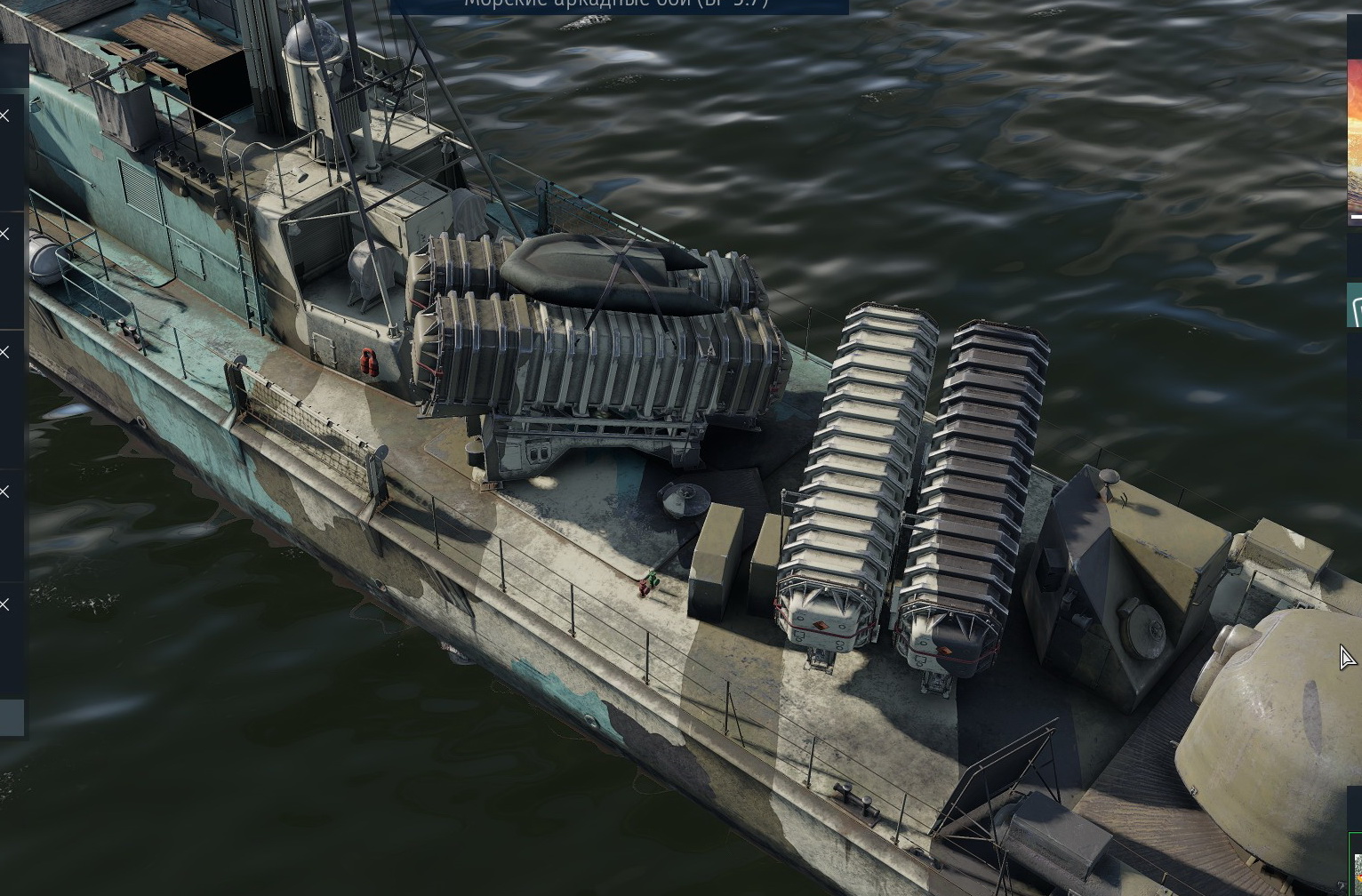The image size is (1362, 896).
Task: Click the teal icon button on right edge
Action: 1355,306
